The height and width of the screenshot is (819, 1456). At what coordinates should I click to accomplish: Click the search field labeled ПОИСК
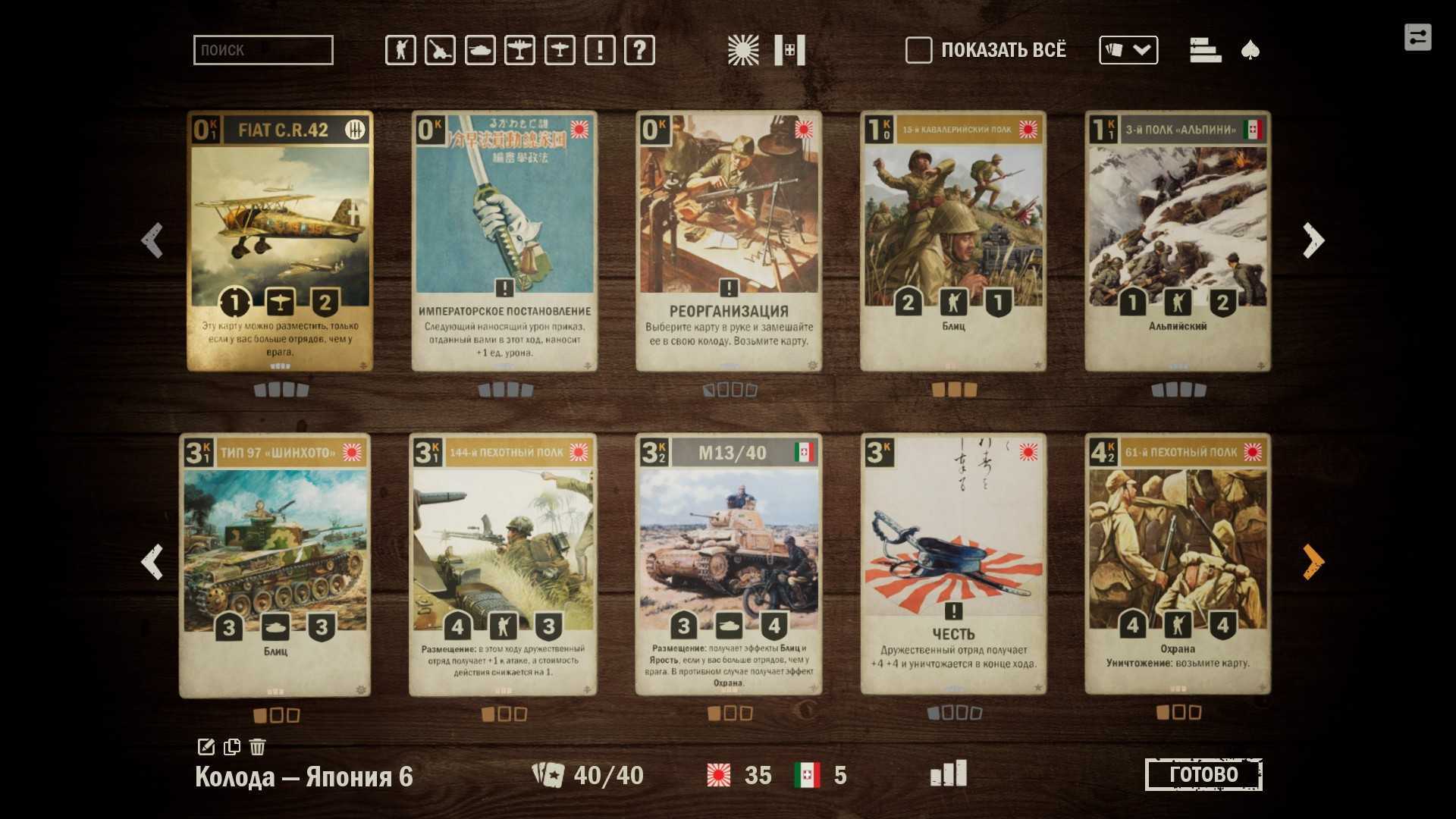pyautogui.click(x=263, y=50)
